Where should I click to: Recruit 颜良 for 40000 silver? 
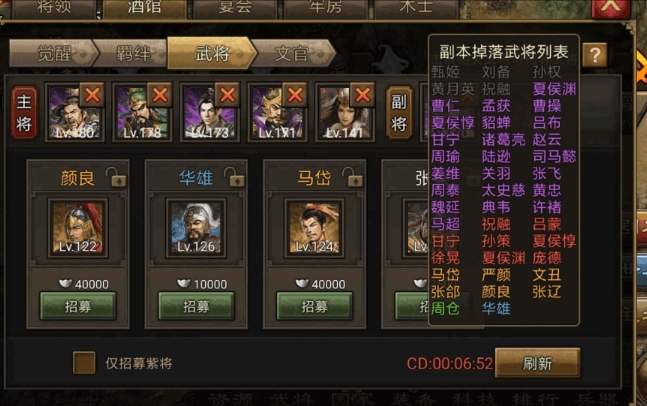point(77,306)
